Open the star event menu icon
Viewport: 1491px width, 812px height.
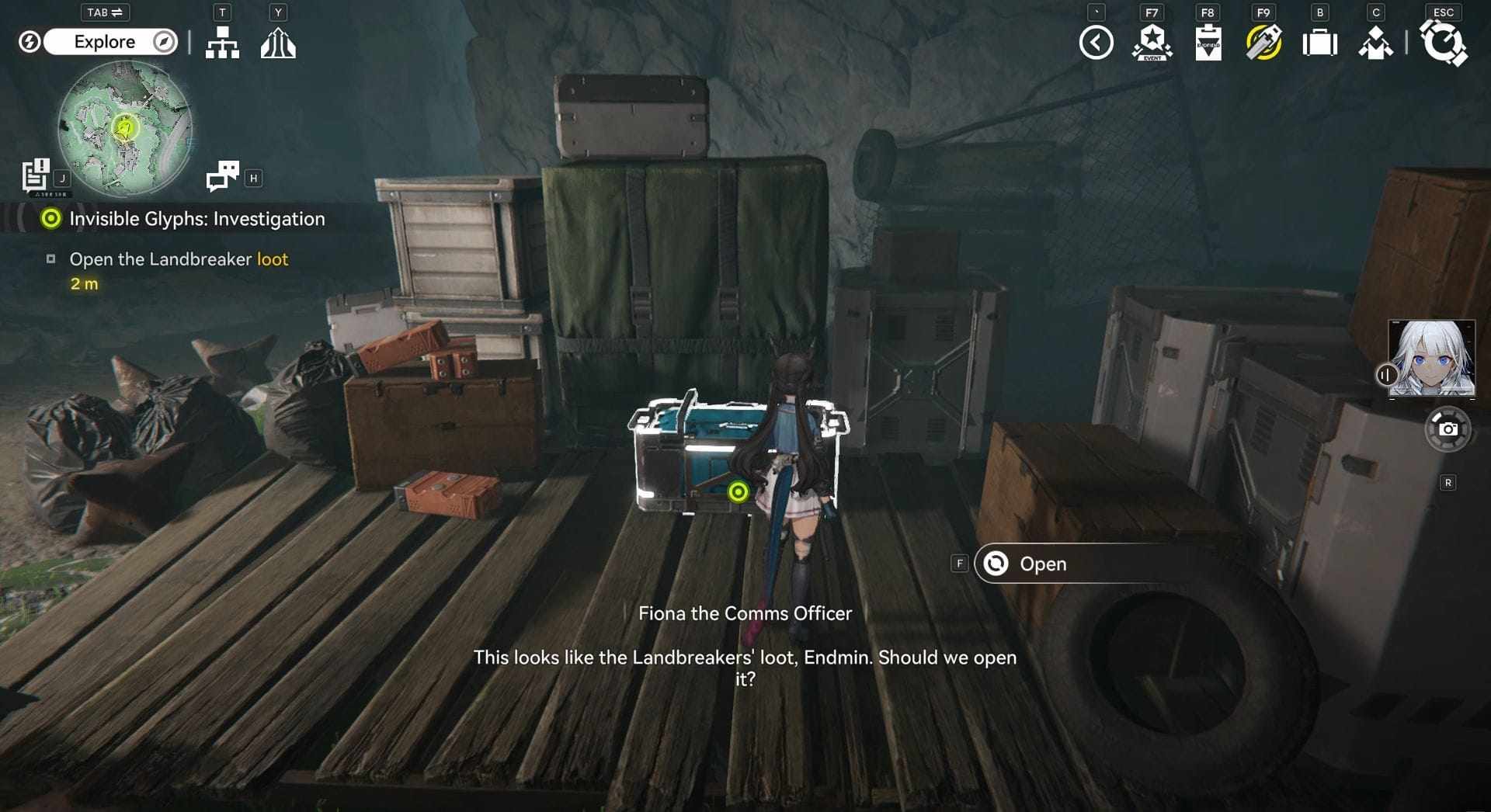tap(1152, 43)
